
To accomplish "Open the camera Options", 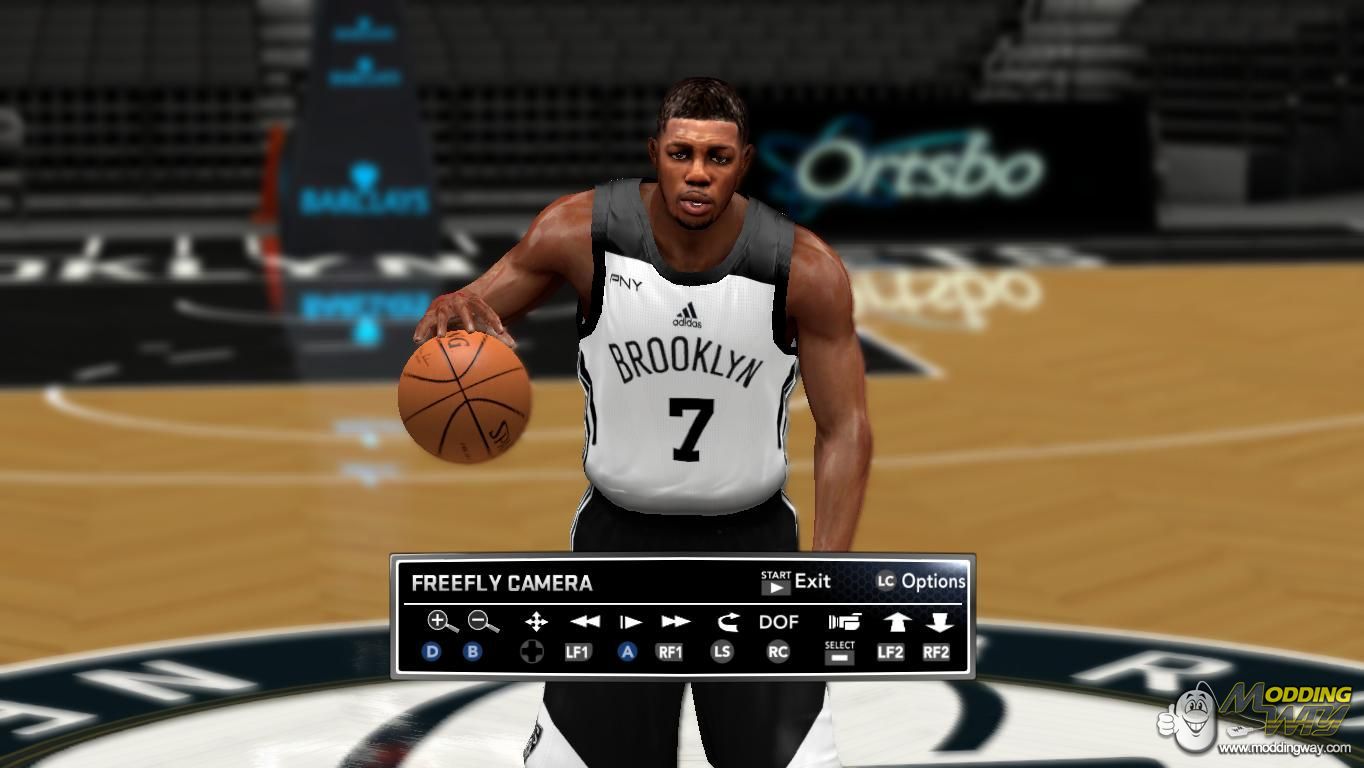I will (x=921, y=581).
